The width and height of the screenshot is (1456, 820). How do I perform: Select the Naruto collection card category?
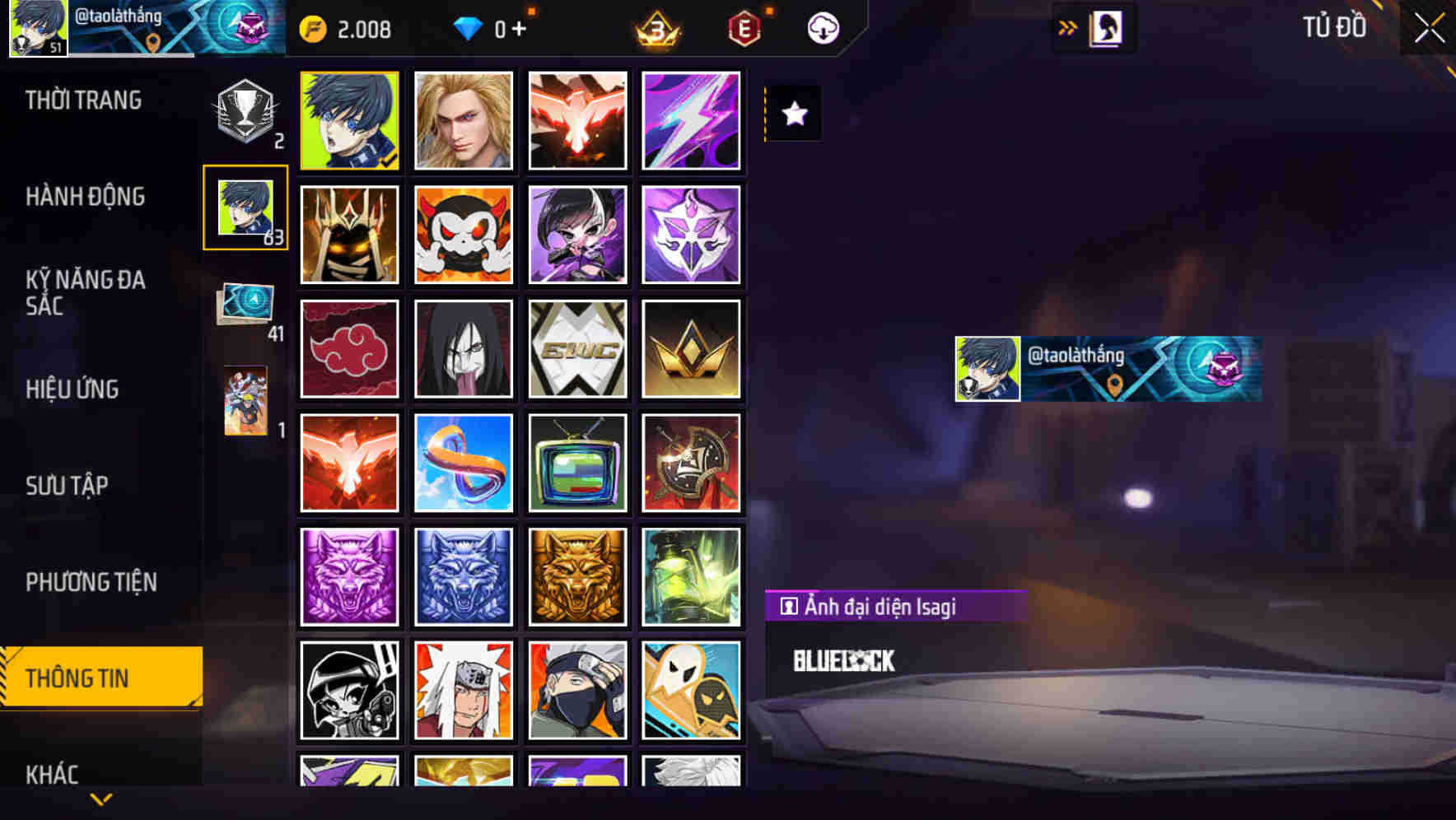(245, 401)
